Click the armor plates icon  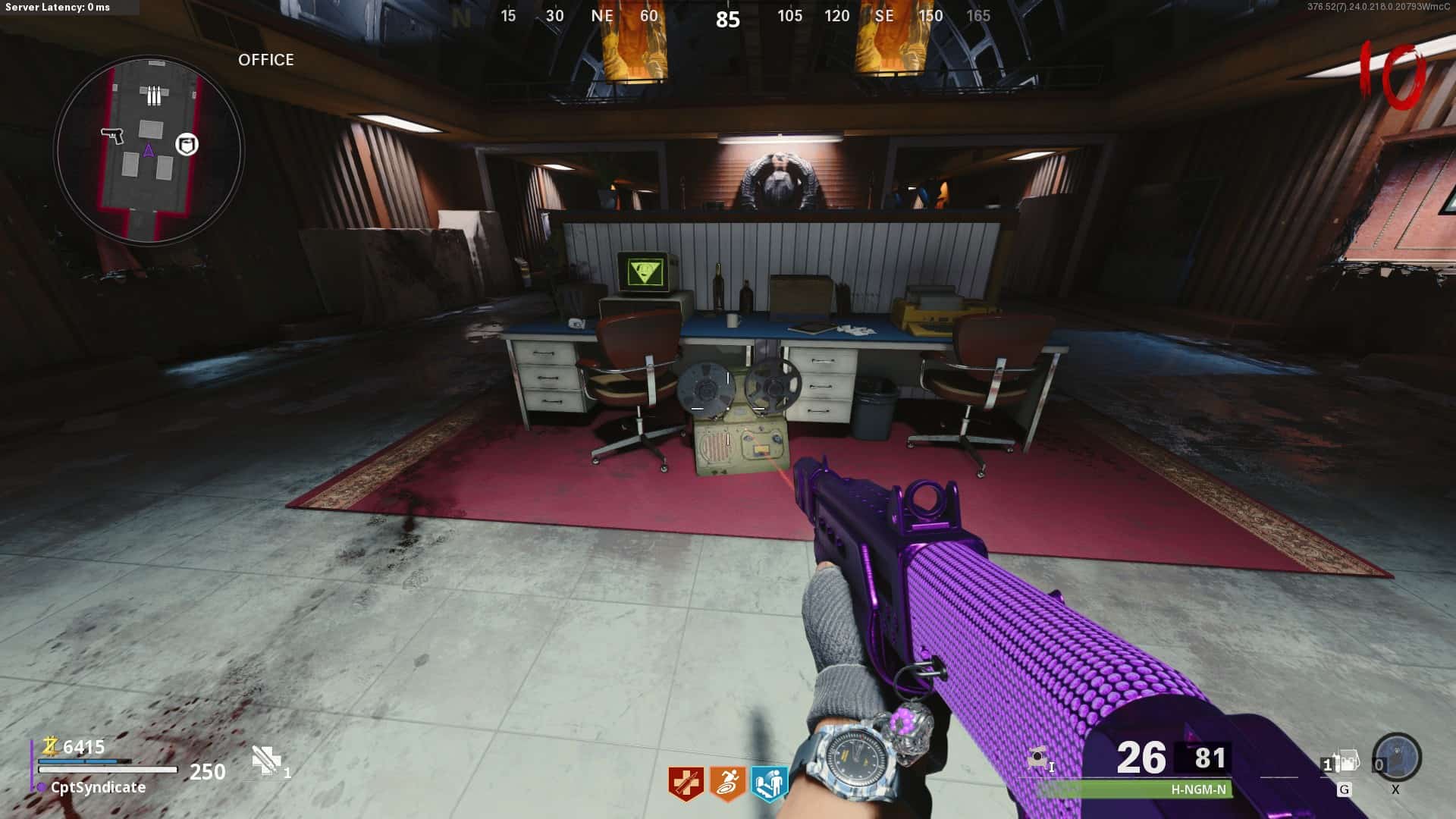coord(267,760)
